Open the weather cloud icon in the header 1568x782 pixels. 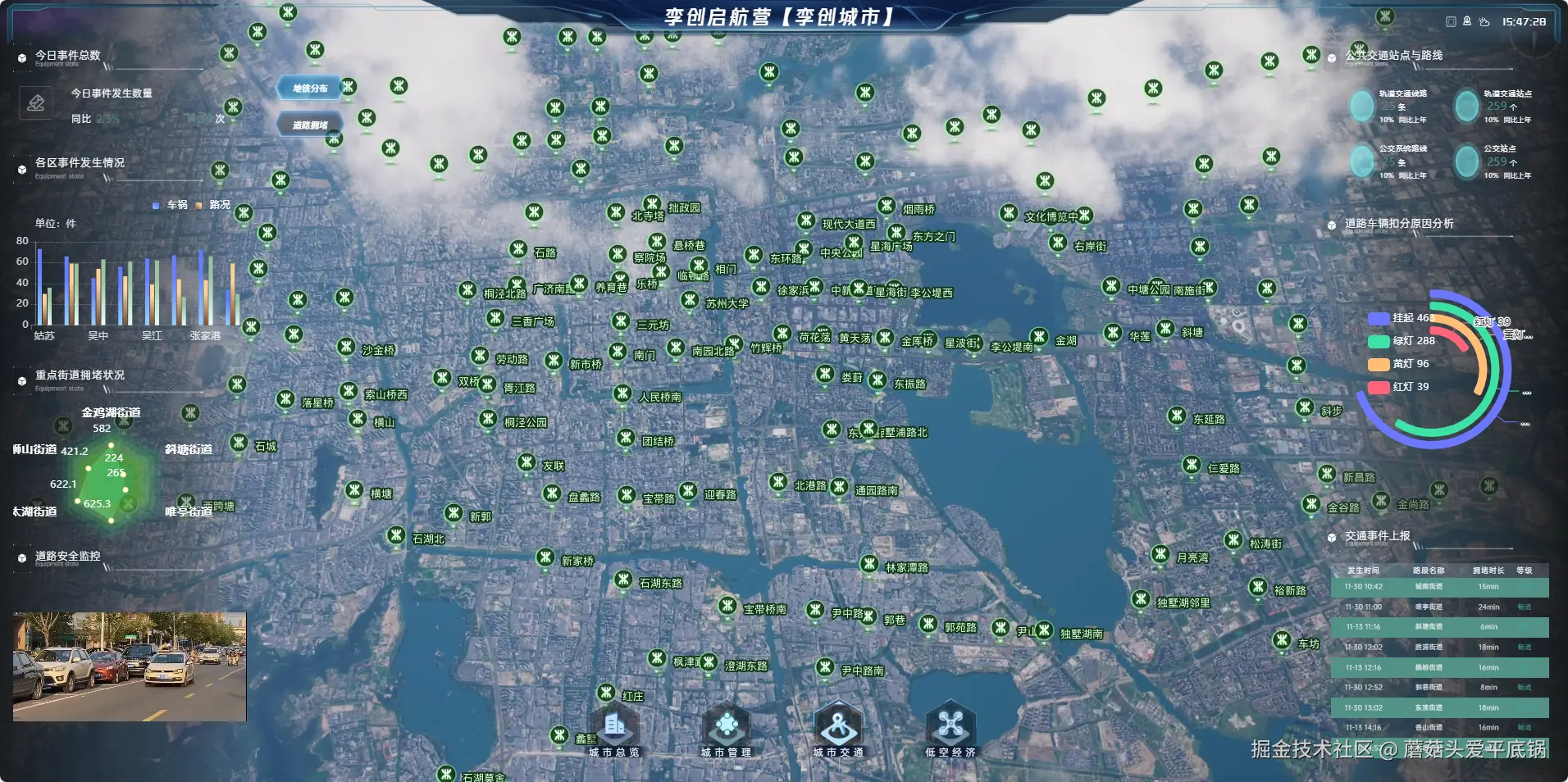click(1484, 22)
